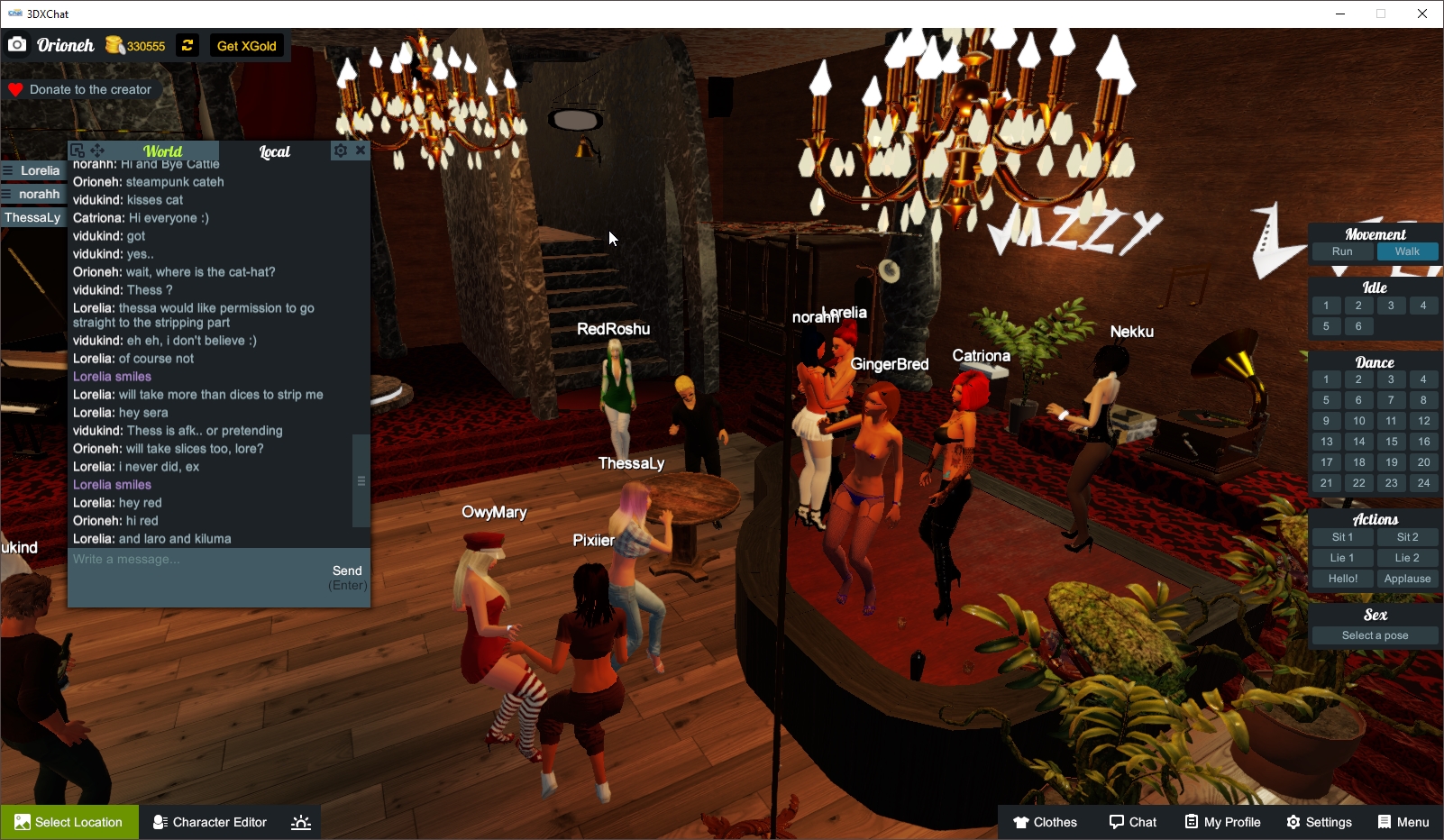
Task: Click Donate to the creator
Action: [81, 89]
